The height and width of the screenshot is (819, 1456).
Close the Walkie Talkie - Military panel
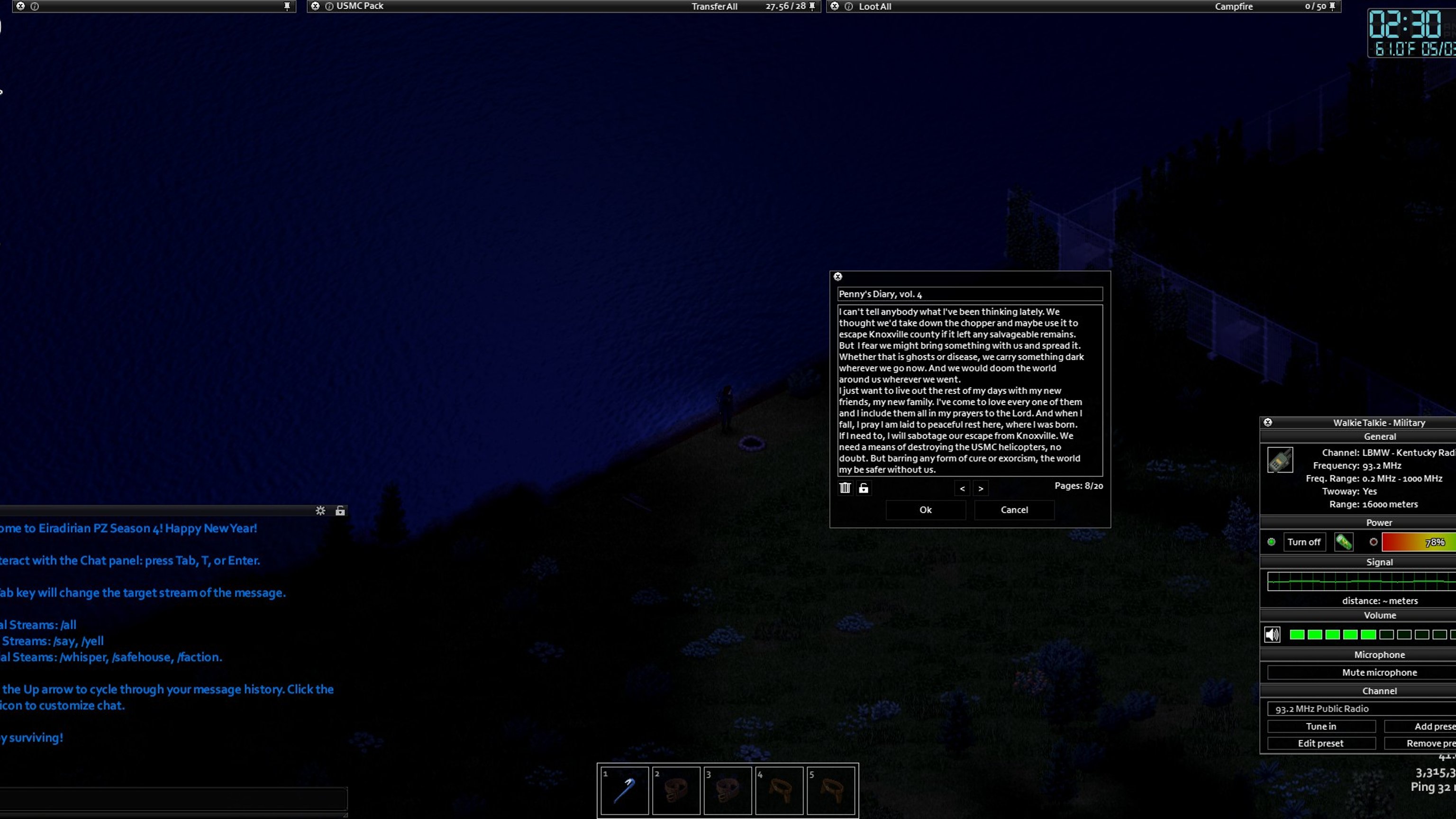1268,422
